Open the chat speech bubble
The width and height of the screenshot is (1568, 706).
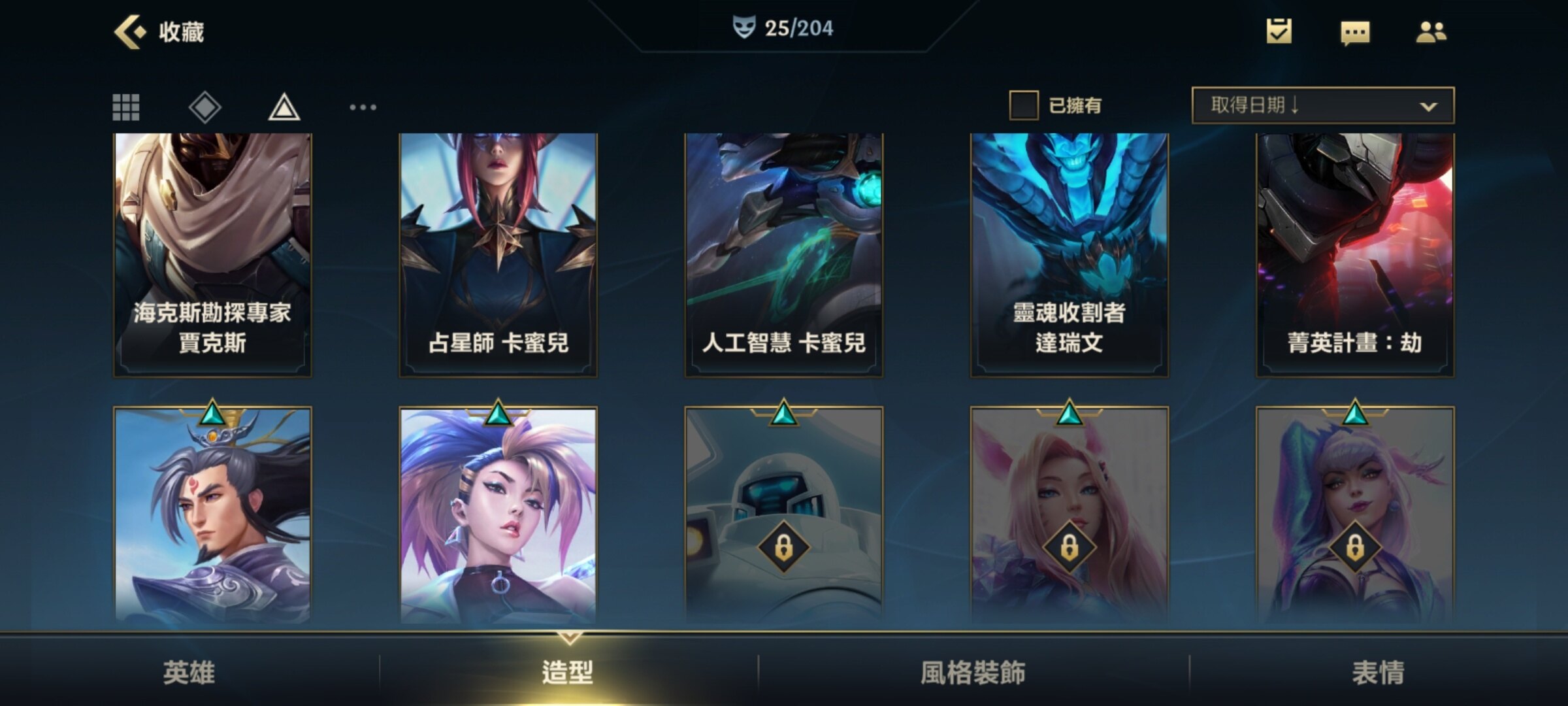tap(1355, 32)
